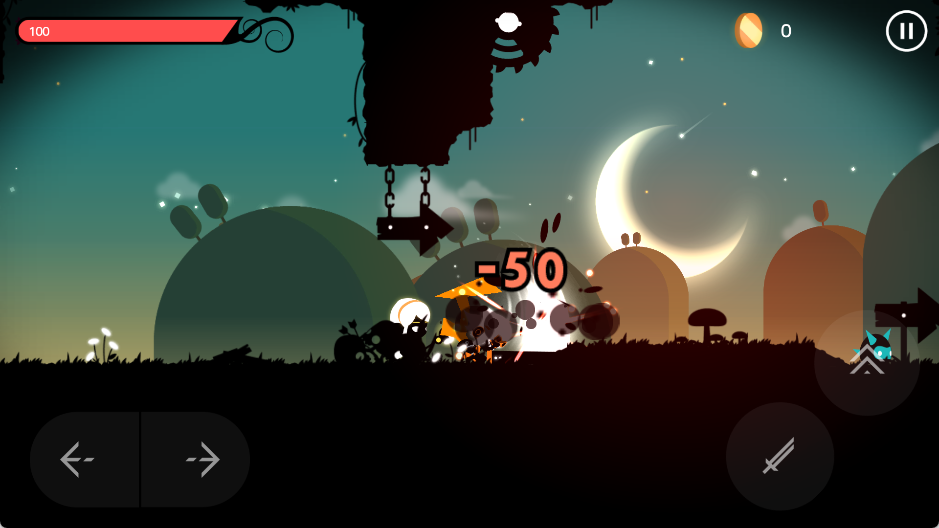This screenshot has width=939, height=528.
Task: Tap the move right arrow
Action: (x=202, y=459)
